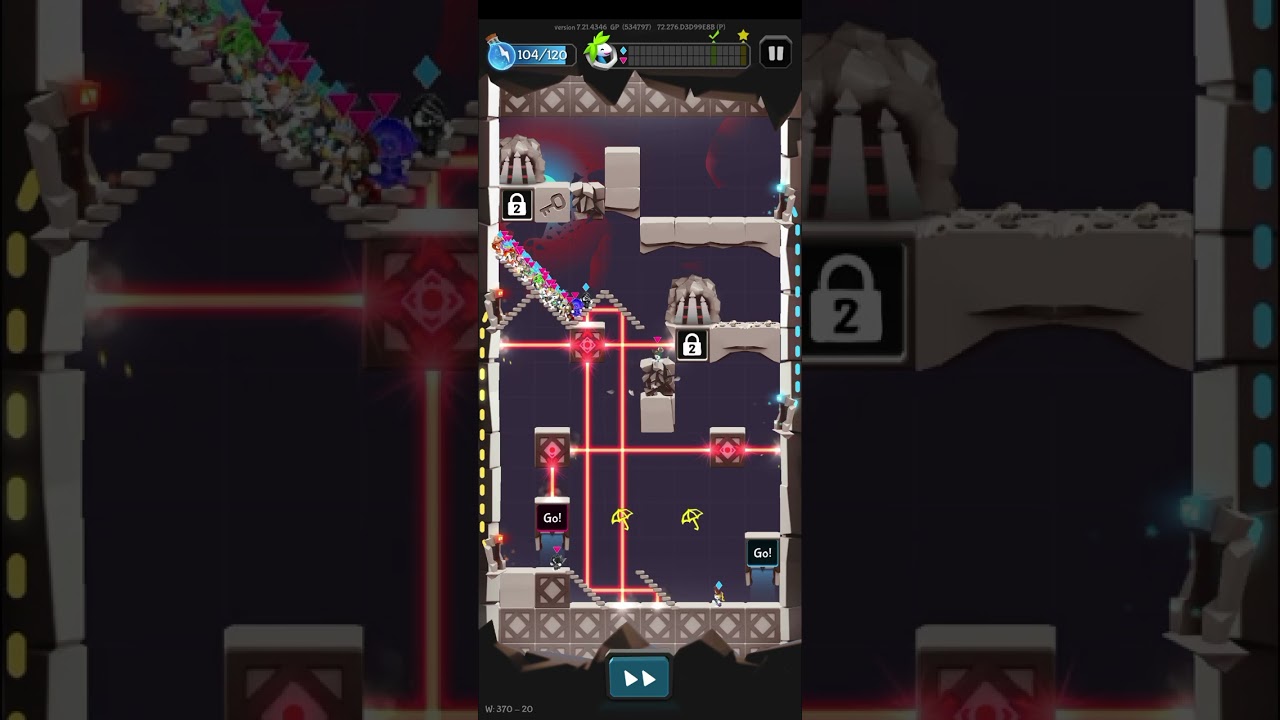Image resolution: width=1280 pixels, height=720 pixels.
Task: Pause the game with the pause button
Action: [775, 52]
